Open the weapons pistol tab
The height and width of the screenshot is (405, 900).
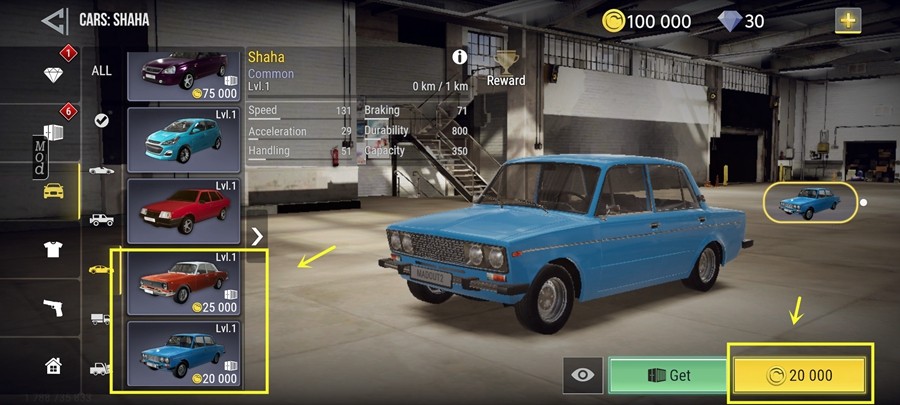tap(54, 307)
